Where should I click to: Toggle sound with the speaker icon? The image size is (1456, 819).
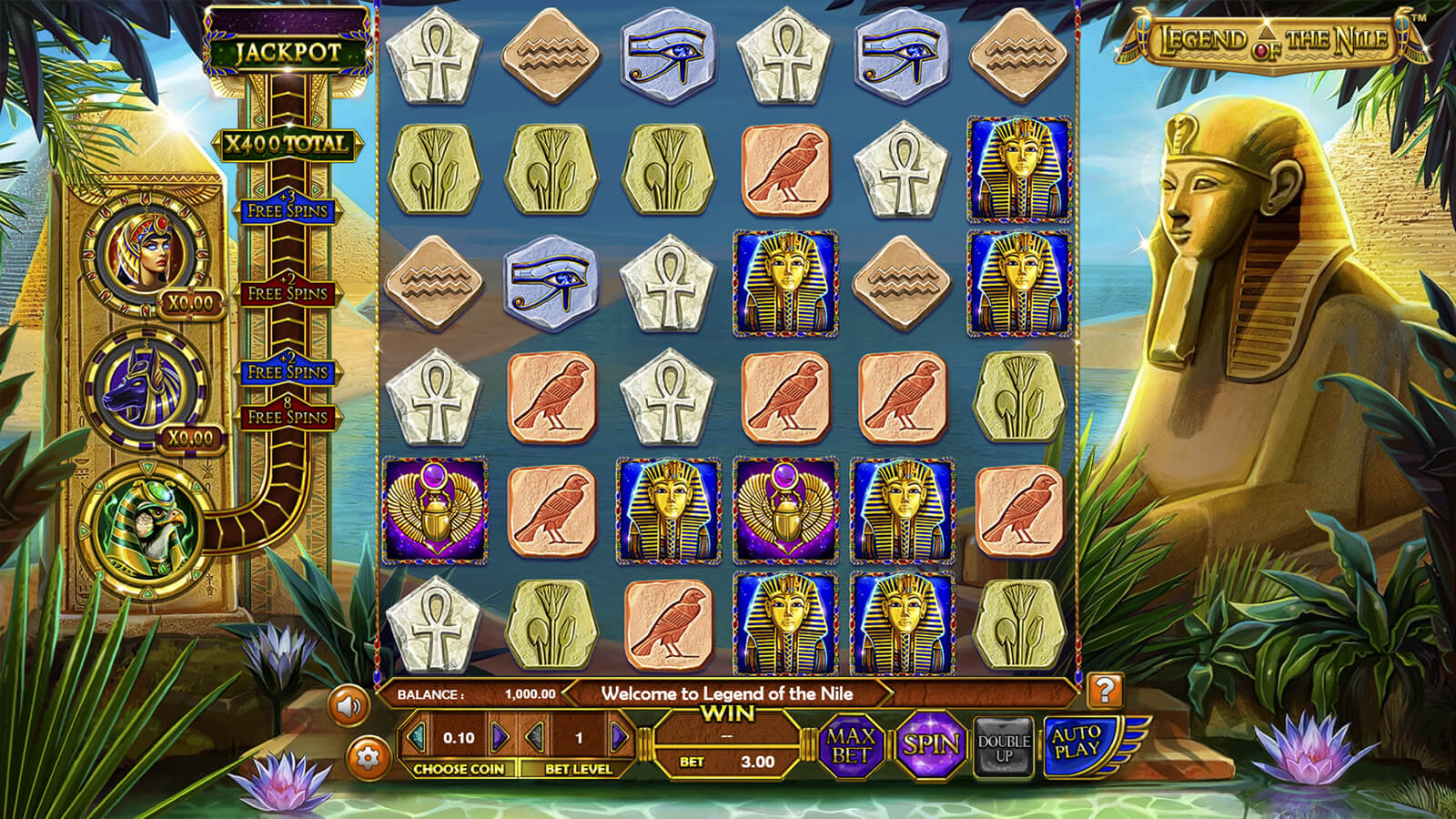point(349,705)
